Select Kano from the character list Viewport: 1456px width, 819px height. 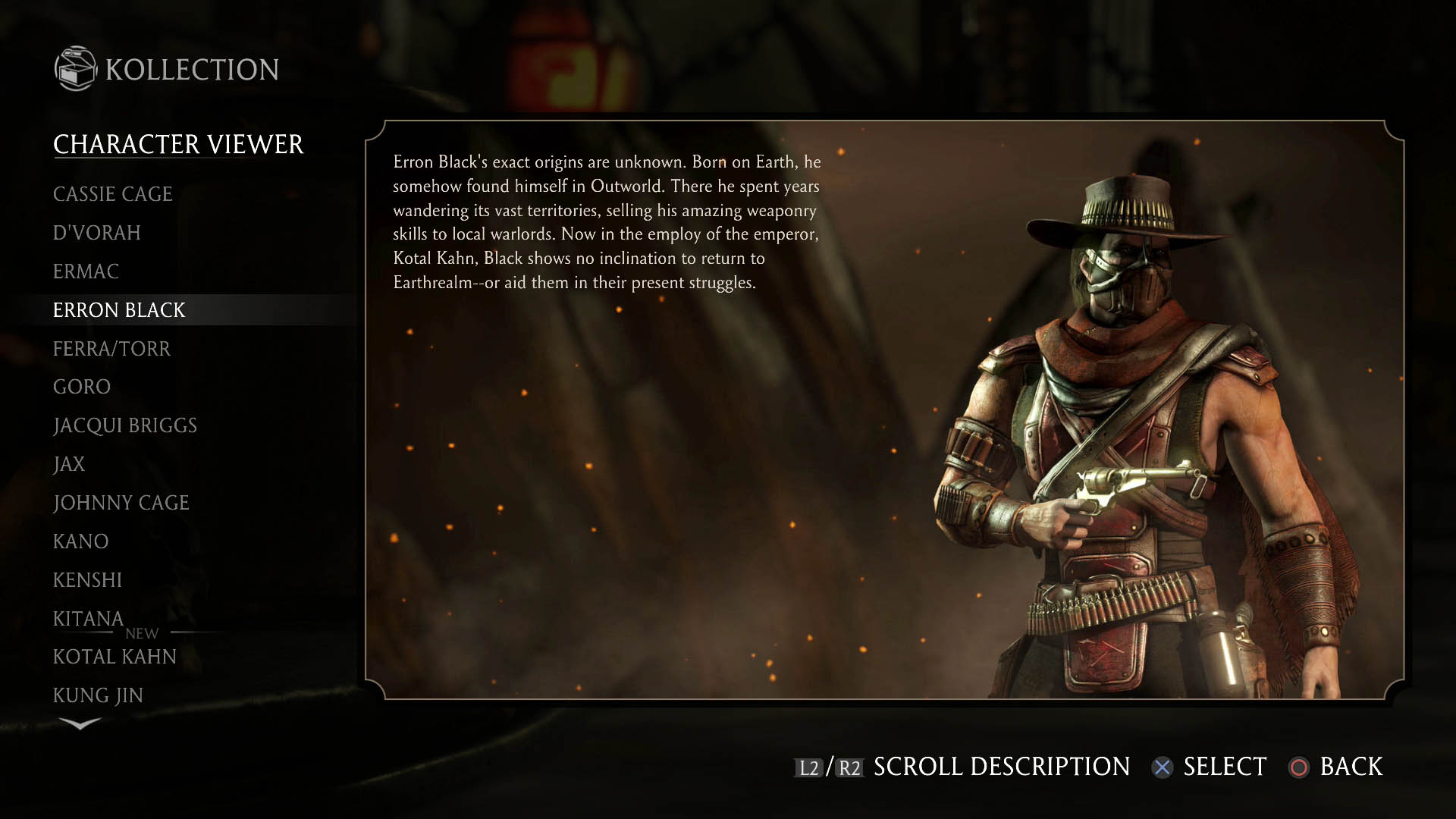tap(81, 541)
